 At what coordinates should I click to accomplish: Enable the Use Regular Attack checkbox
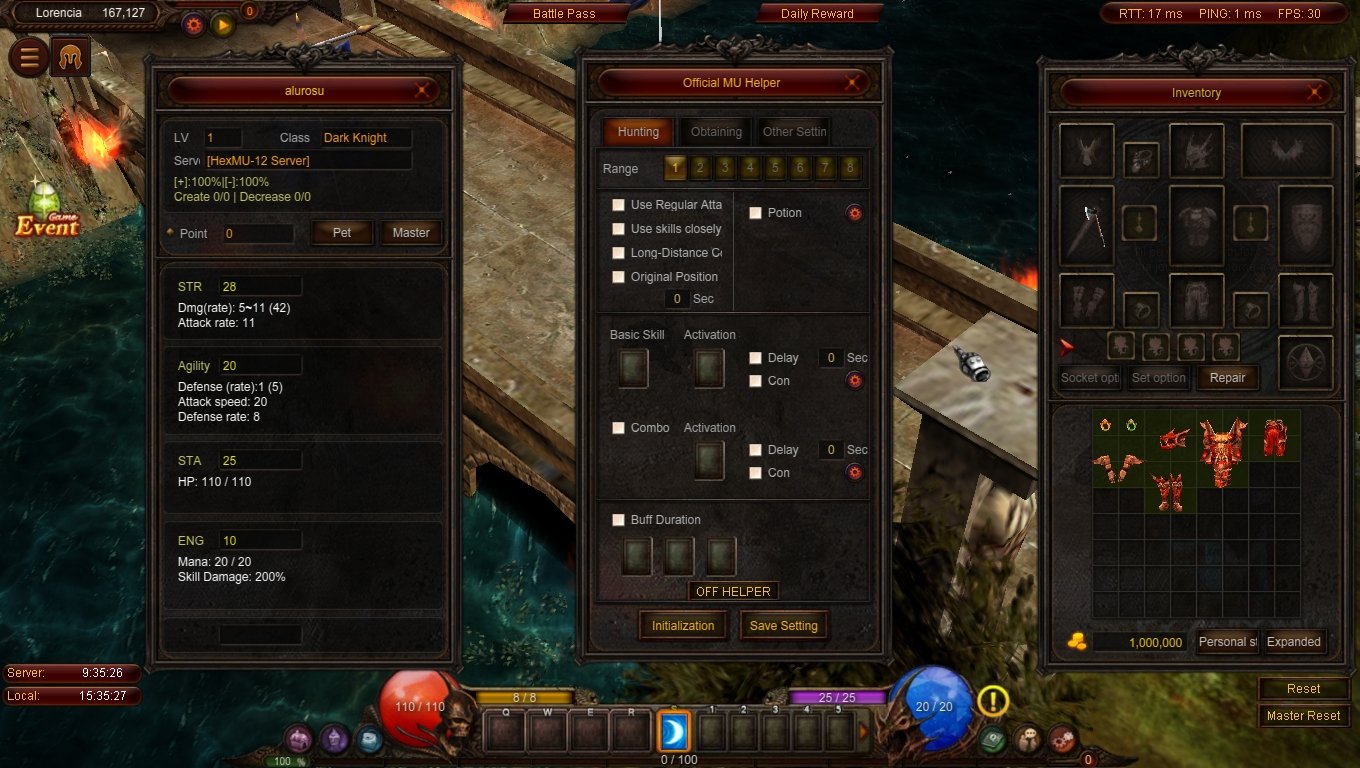(618, 204)
